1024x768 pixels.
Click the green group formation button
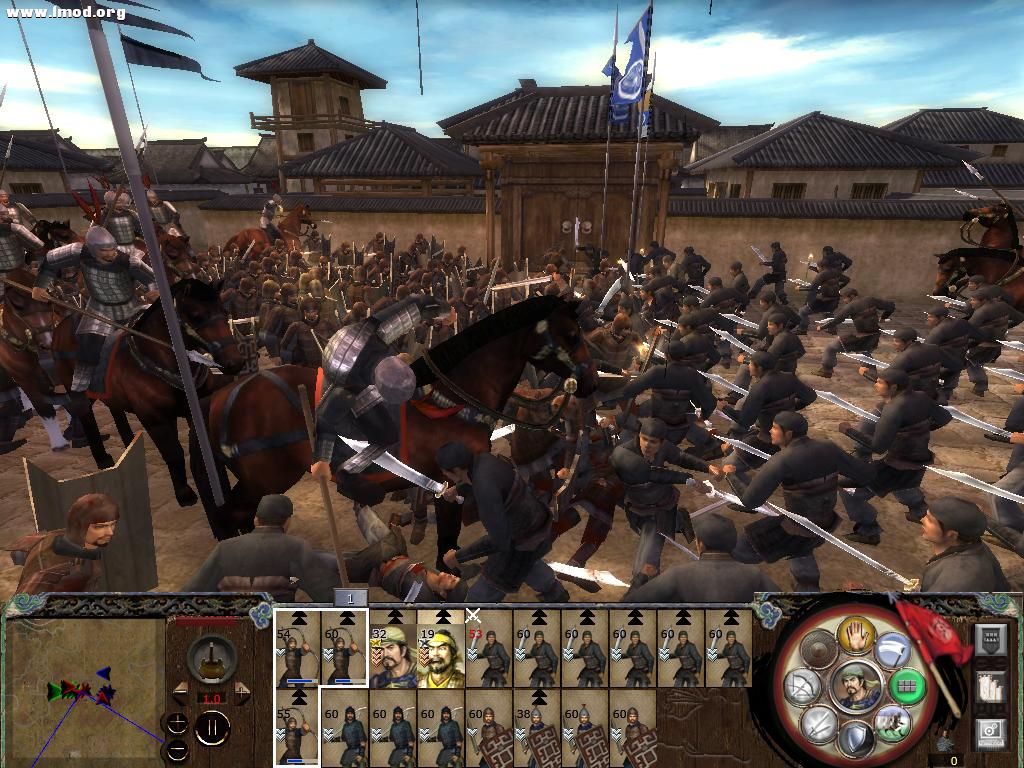pyautogui.click(x=907, y=686)
